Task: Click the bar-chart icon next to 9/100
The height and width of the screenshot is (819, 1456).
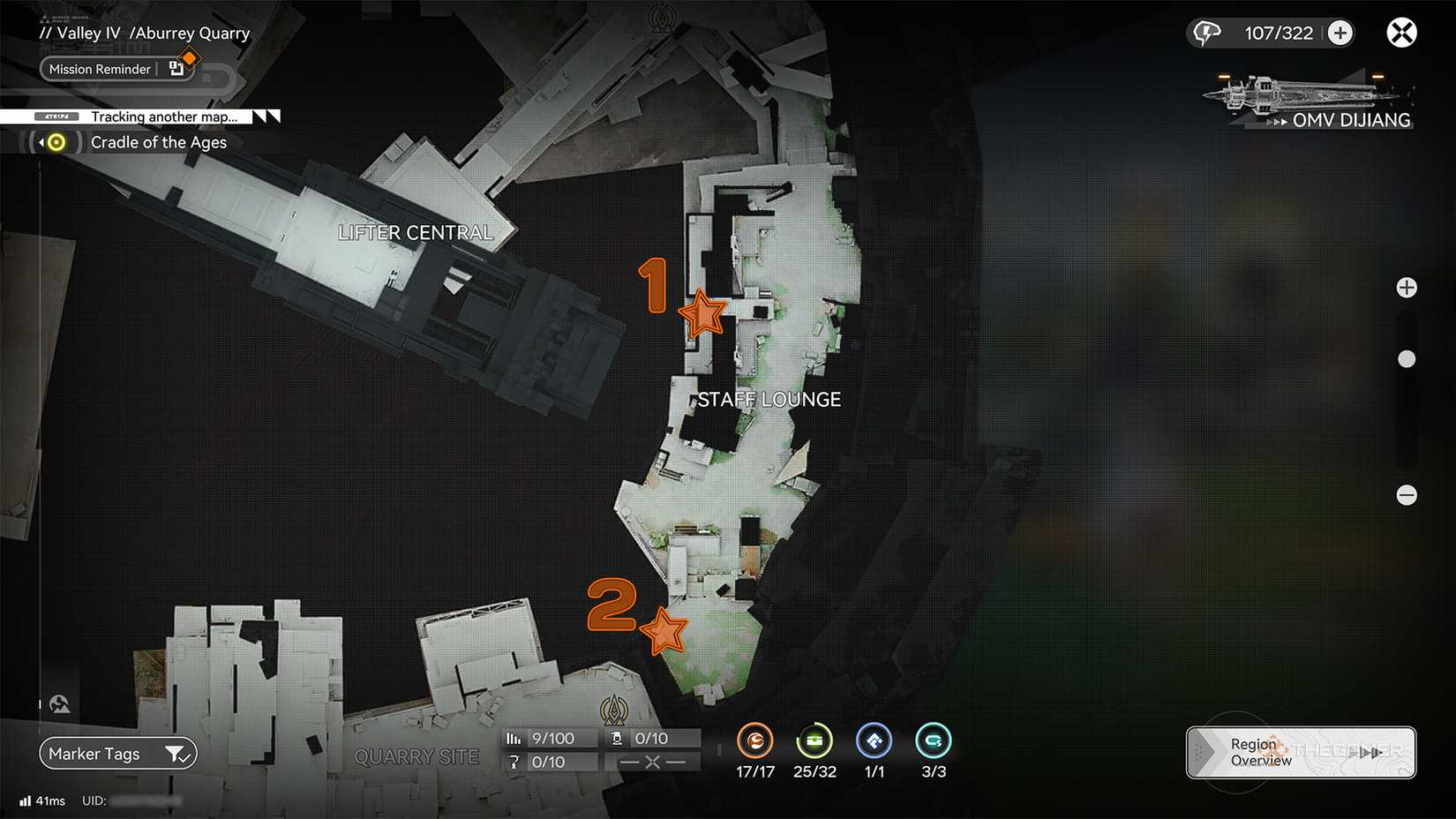Action: pos(514,738)
